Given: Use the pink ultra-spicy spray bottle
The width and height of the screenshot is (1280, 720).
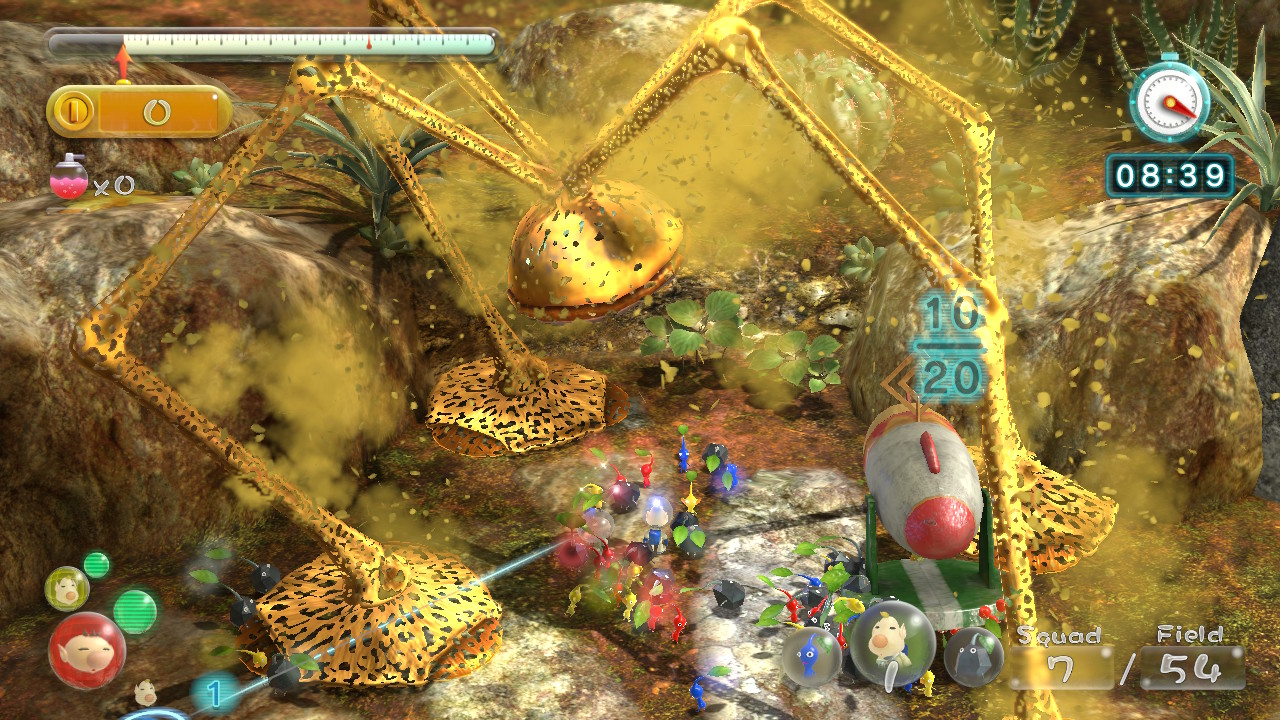Looking at the screenshot, I should [x=69, y=178].
